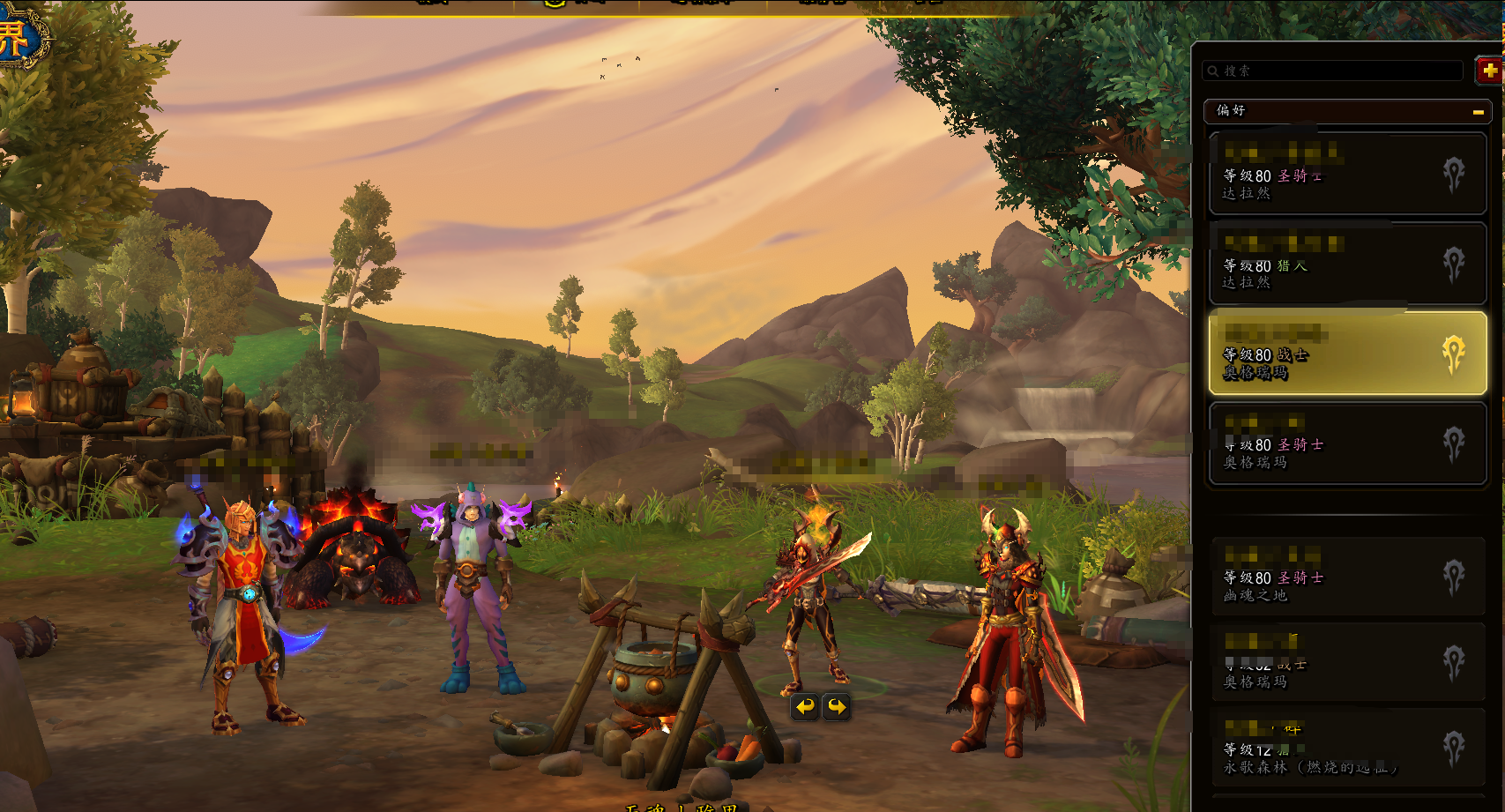Screen dimensions: 1505x812
Task: Select the level 80 paladin in 幽魂之地
Action: pyautogui.click(x=1347, y=577)
